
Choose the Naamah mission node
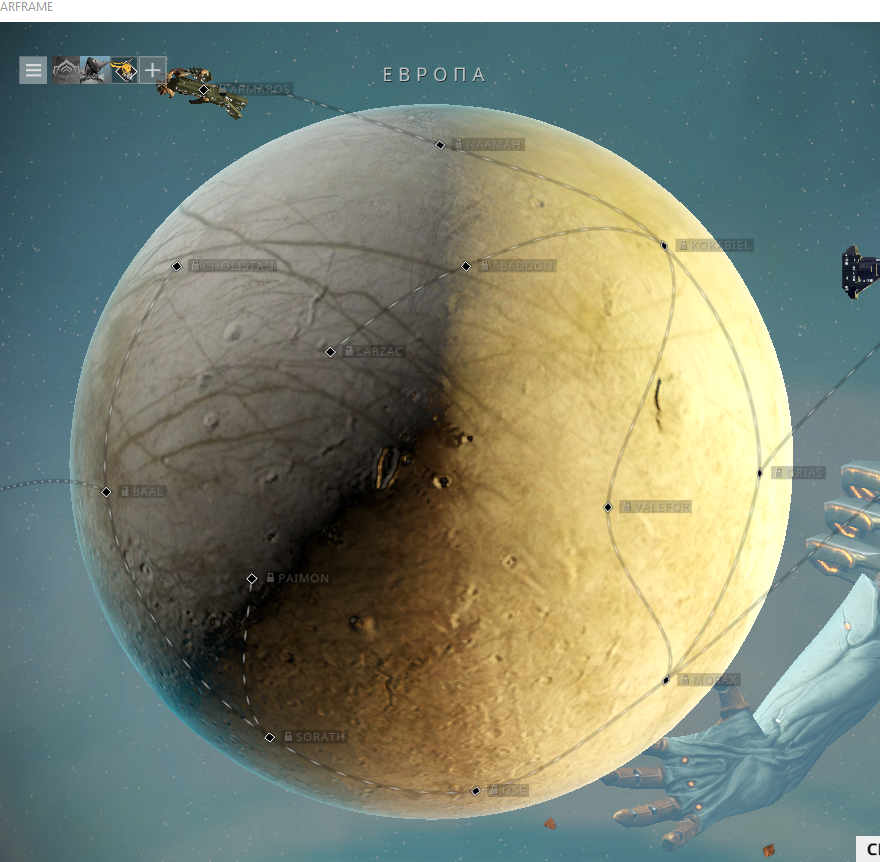pyautogui.click(x=441, y=145)
